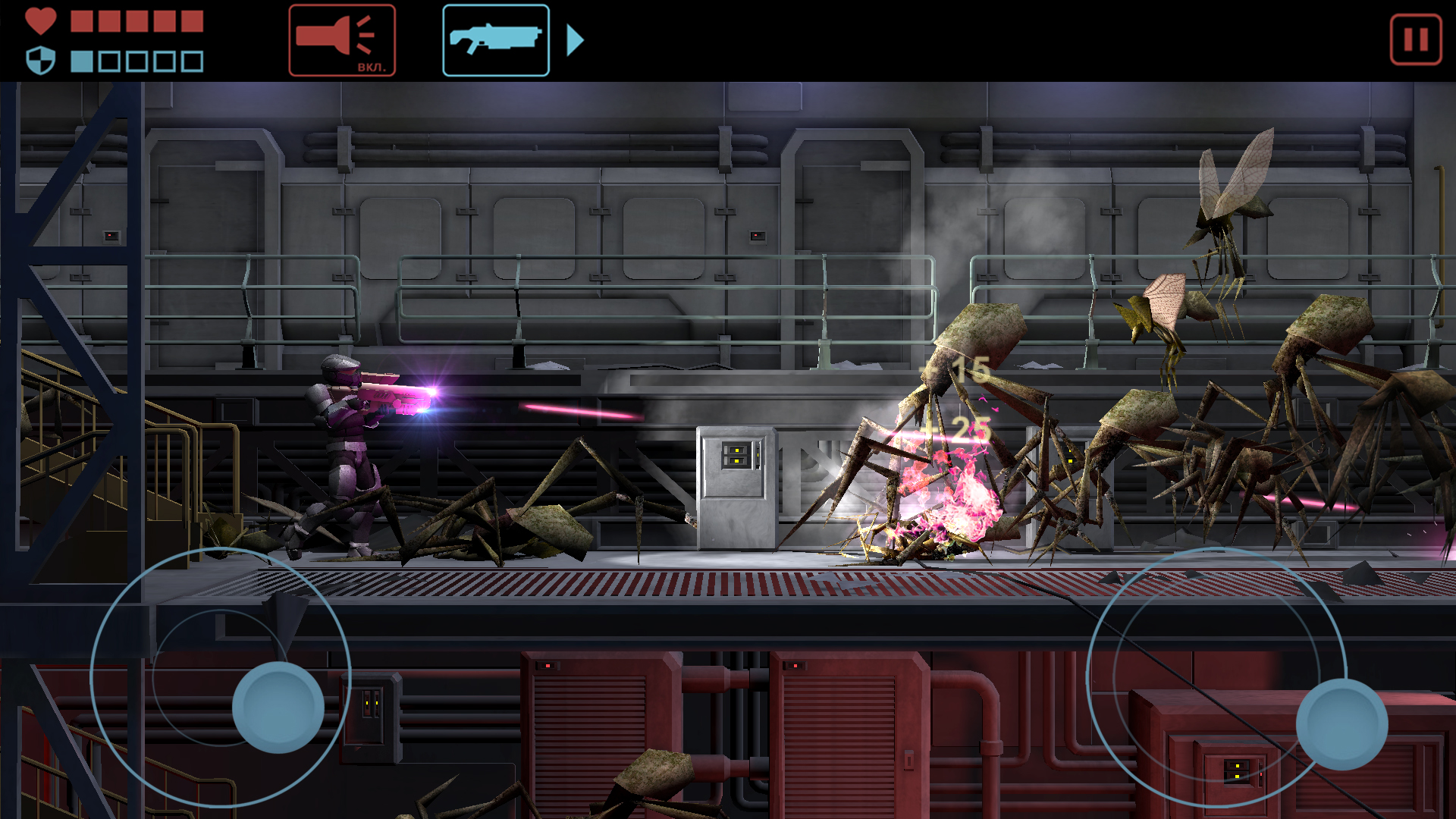
Task: Click the keypad panel on the wall terminal
Action: coord(736,455)
